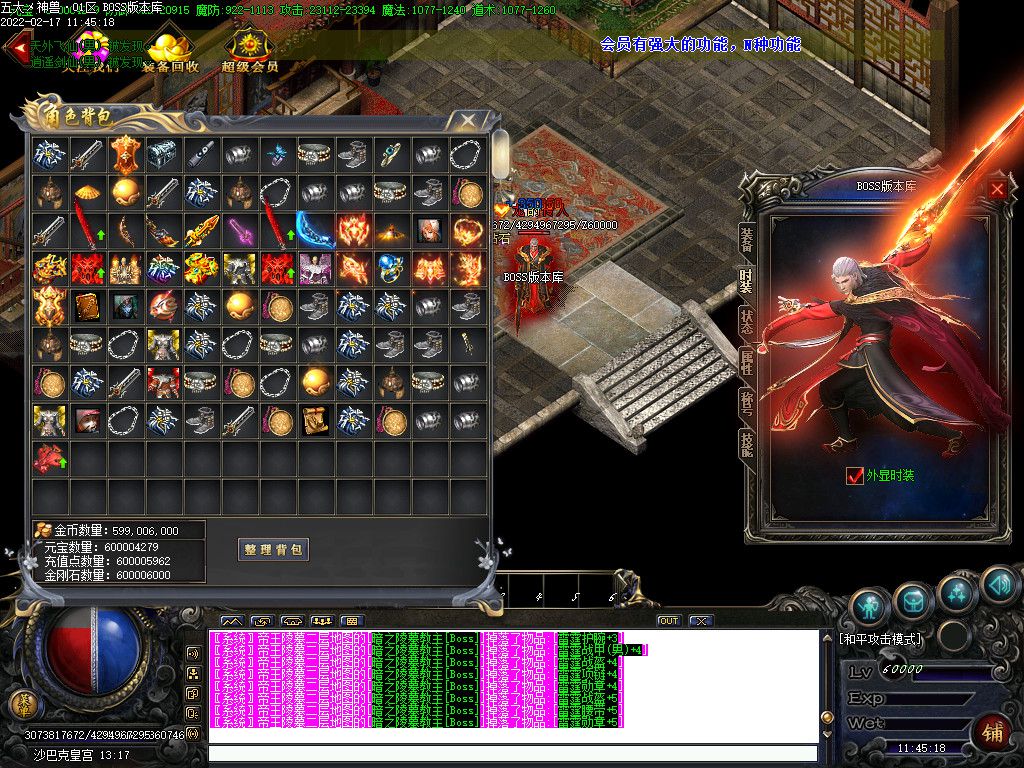Click the round speaker sound button
The width and height of the screenshot is (1024, 768).
click(998, 585)
